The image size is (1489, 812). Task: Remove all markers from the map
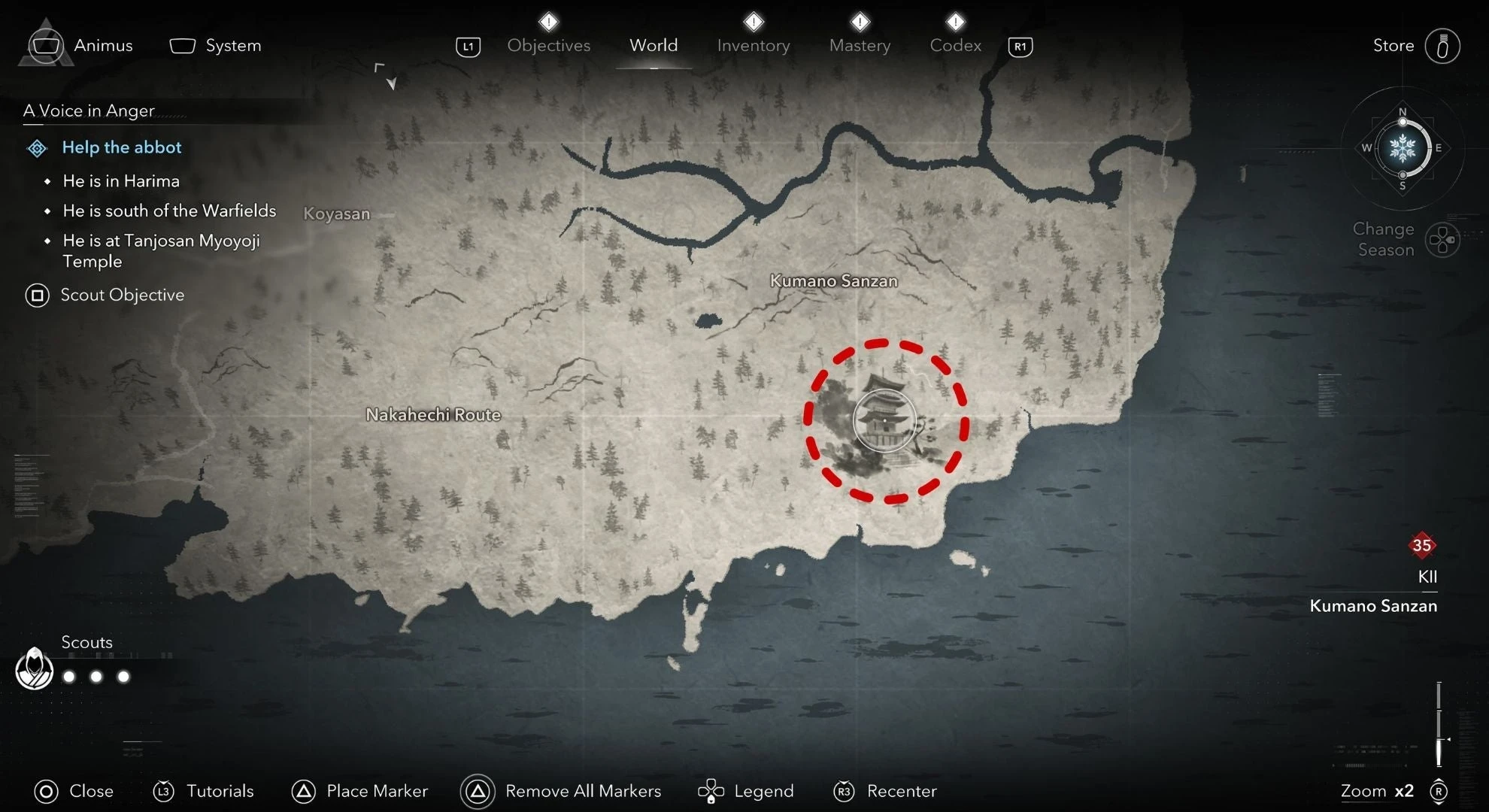561,791
